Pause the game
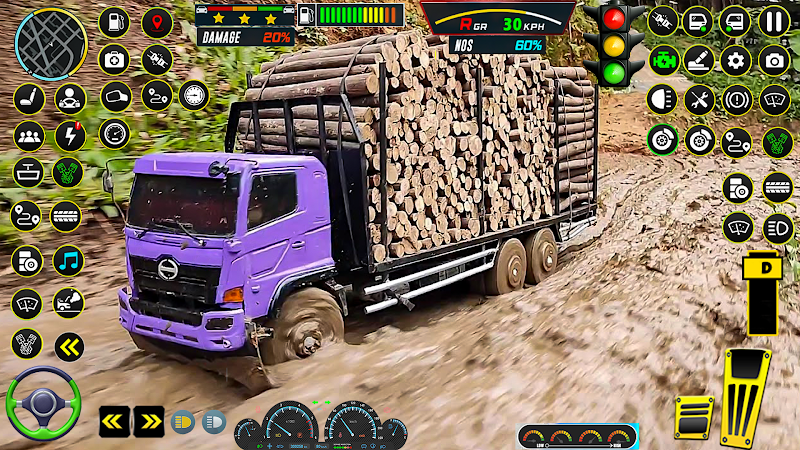The width and height of the screenshot is (800, 450). pyautogui.click(x=773, y=20)
